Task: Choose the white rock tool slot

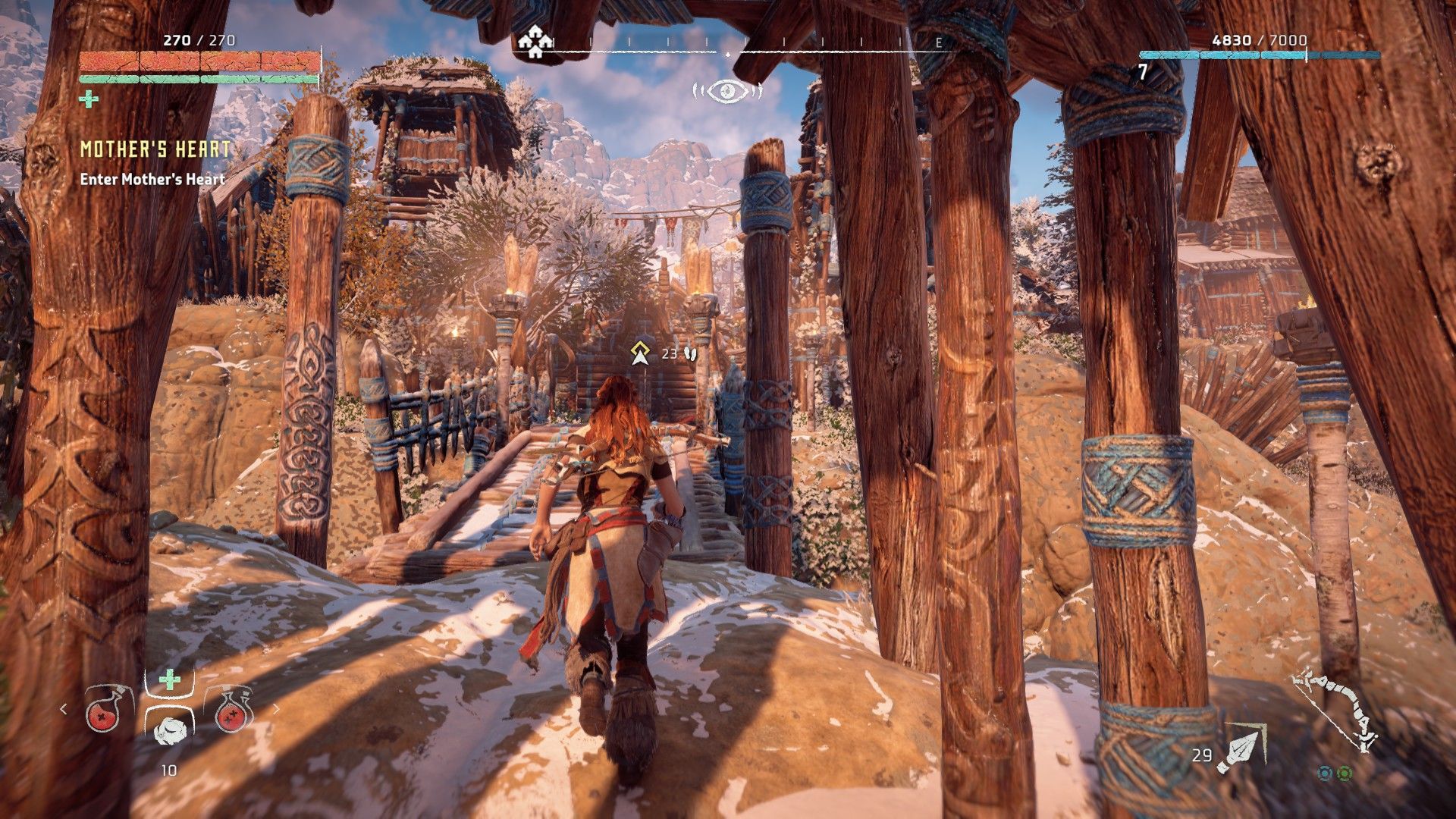Action: 168,728
